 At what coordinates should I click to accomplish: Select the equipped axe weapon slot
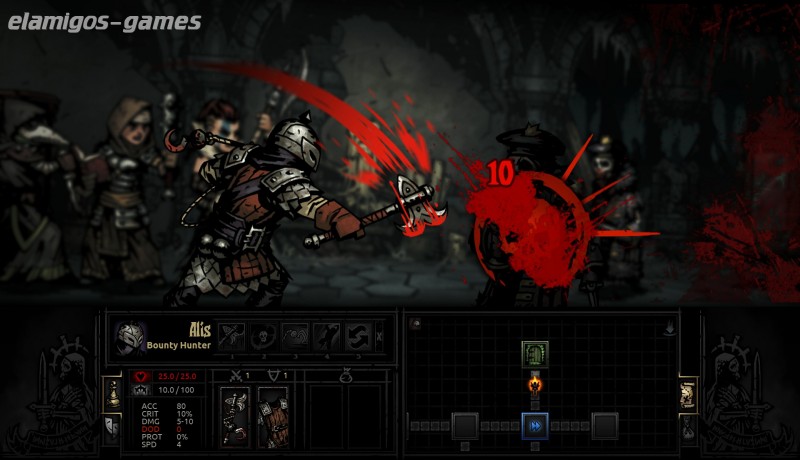coord(236,414)
